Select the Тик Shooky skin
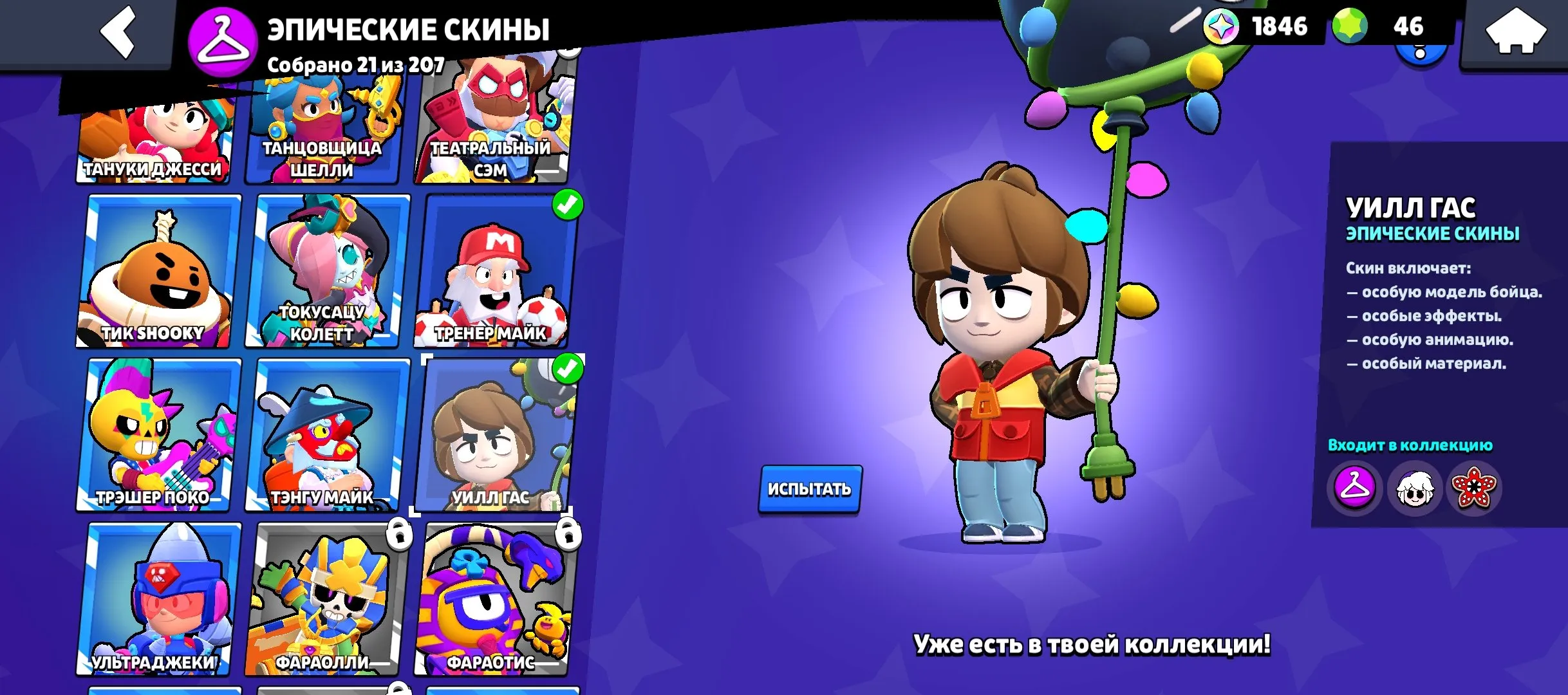This screenshot has height=695, width=1568. coord(160,270)
